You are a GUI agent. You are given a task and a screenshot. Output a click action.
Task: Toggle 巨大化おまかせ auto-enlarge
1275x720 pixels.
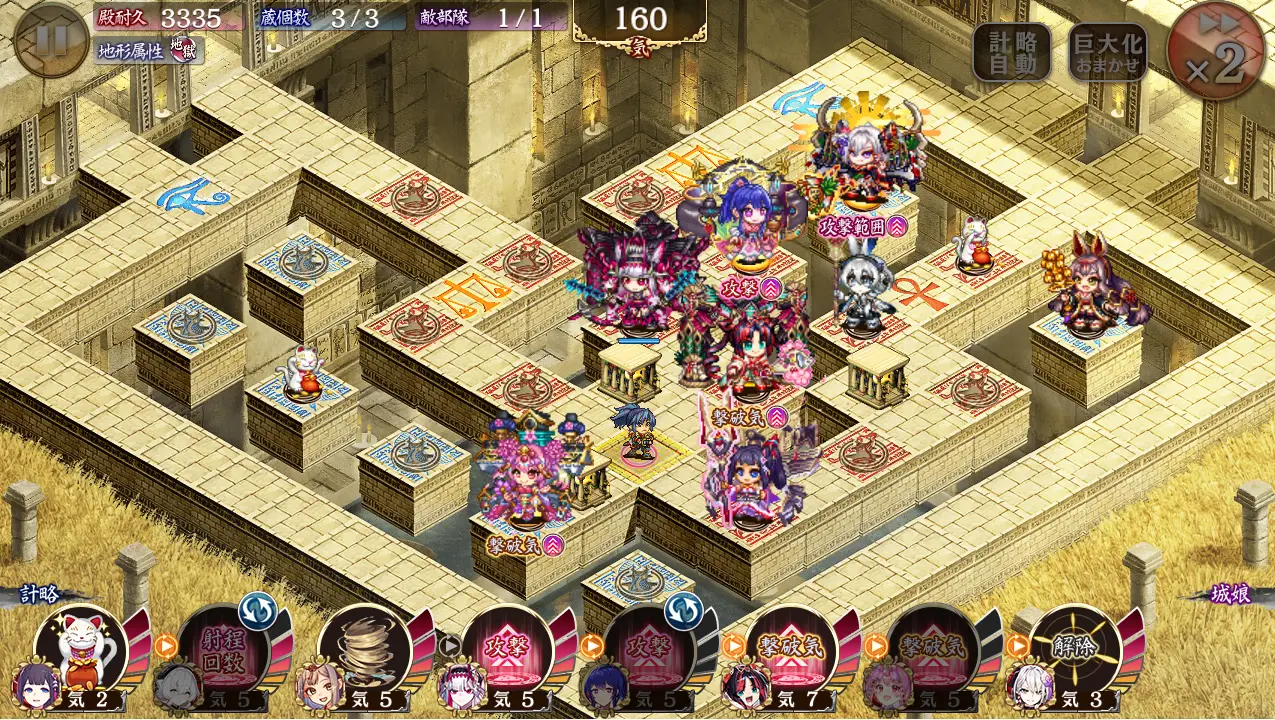pyautogui.click(x=1107, y=53)
